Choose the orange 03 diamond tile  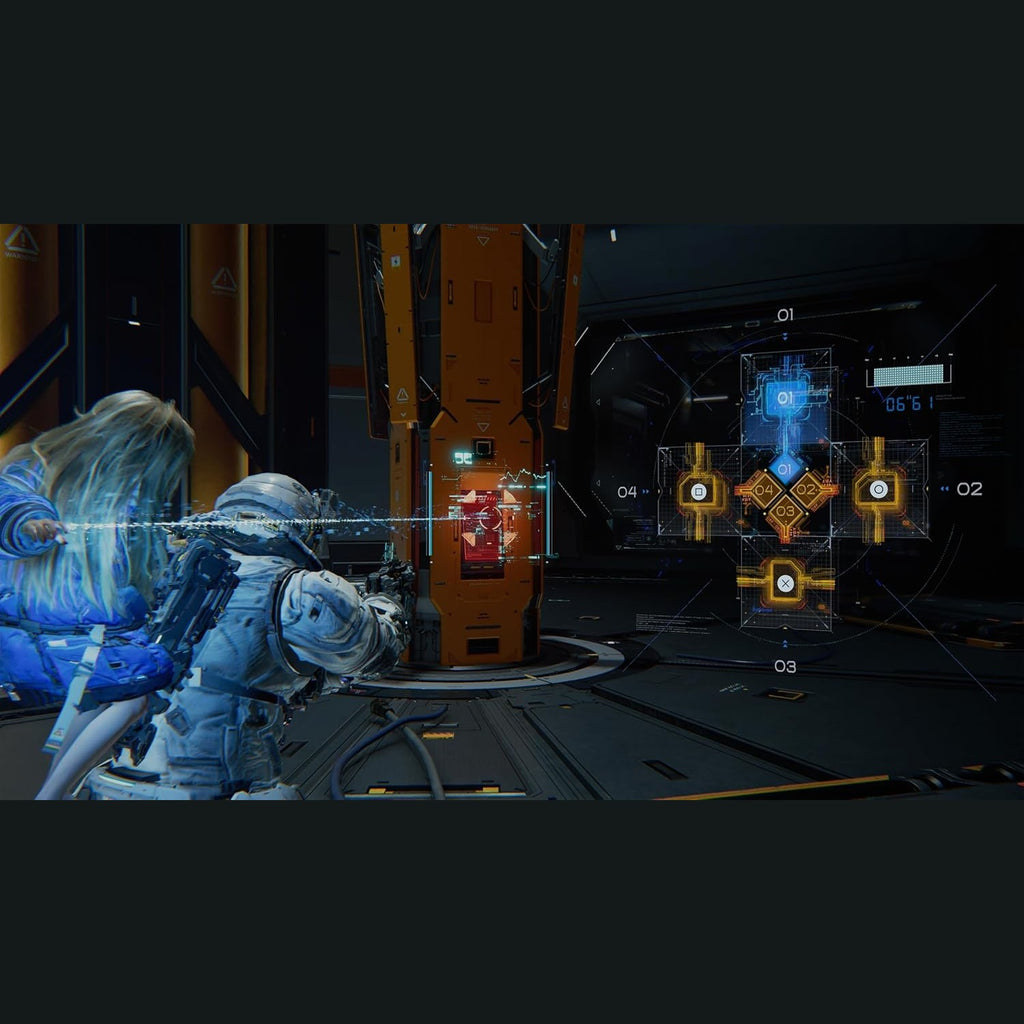click(786, 512)
